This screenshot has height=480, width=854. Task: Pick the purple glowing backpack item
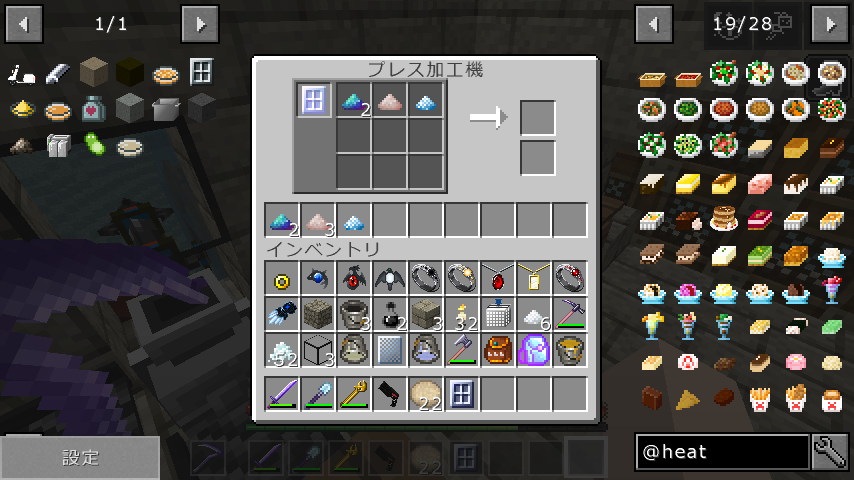533,350
